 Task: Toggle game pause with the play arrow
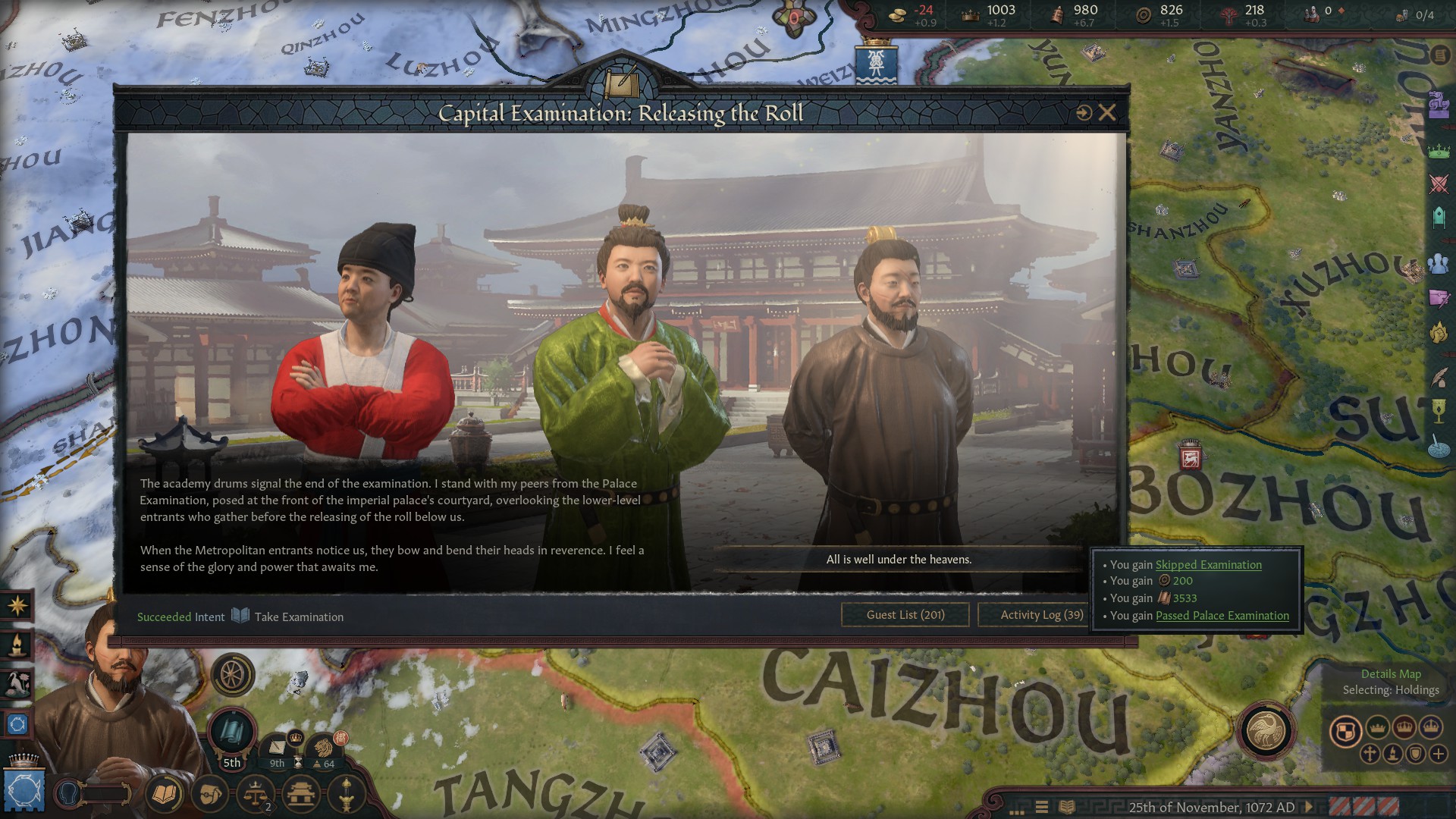[1309, 807]
